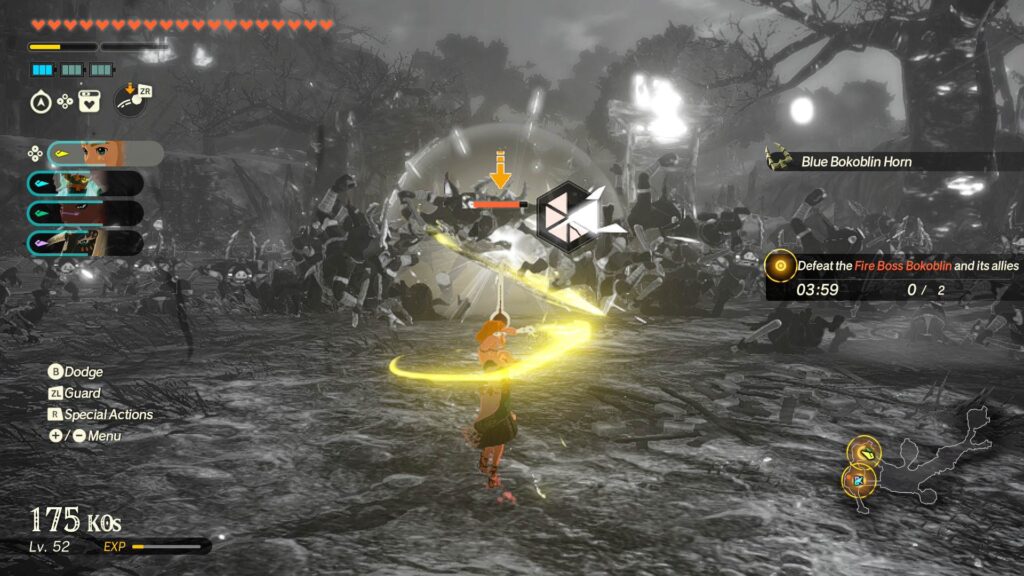The width and height of the screenshot is (1024, 576).
Task: Activate the round special gauge icon
Action: [129, 100]
